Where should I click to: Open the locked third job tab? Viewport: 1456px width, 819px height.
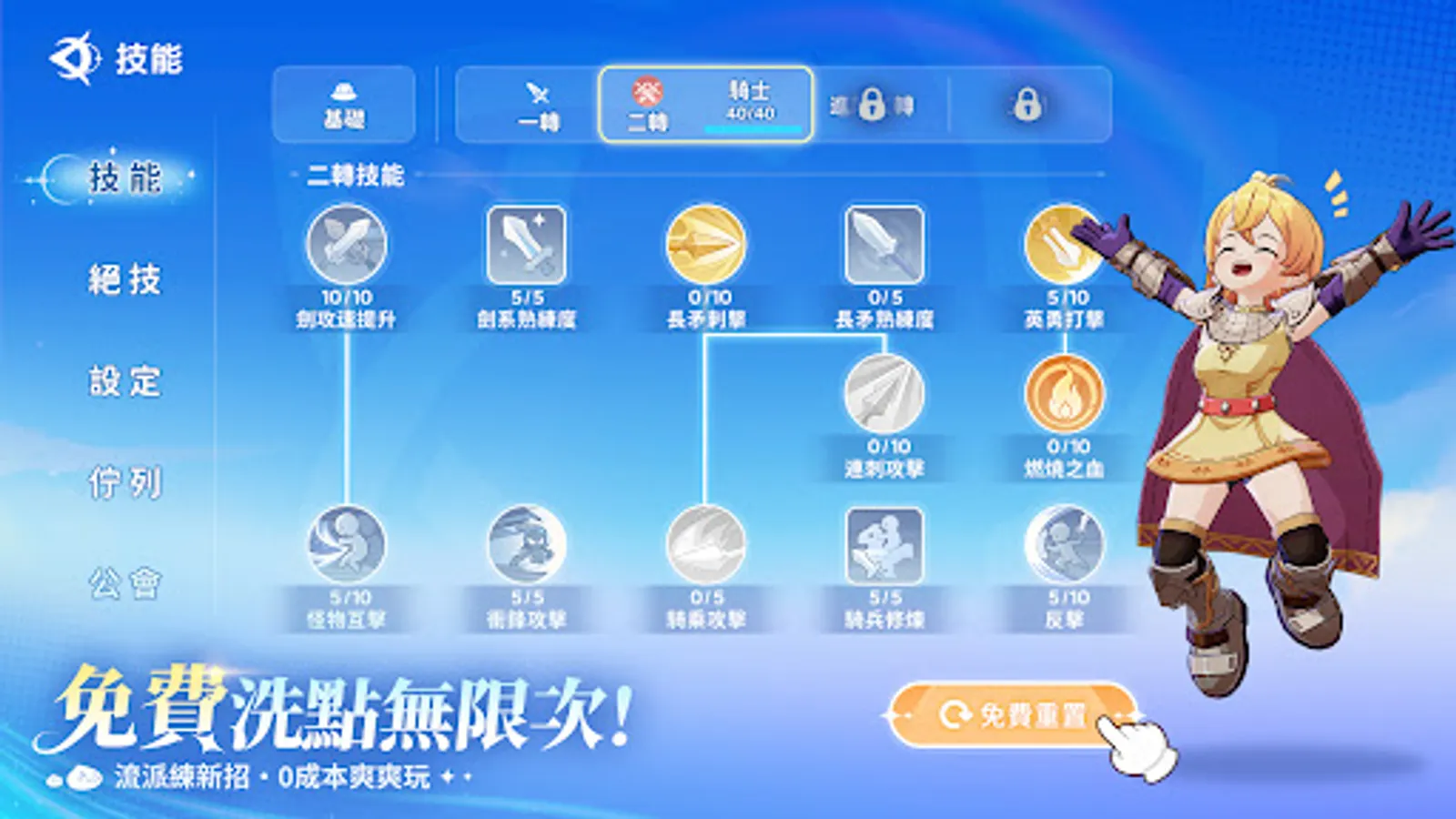tap(874, 105)
